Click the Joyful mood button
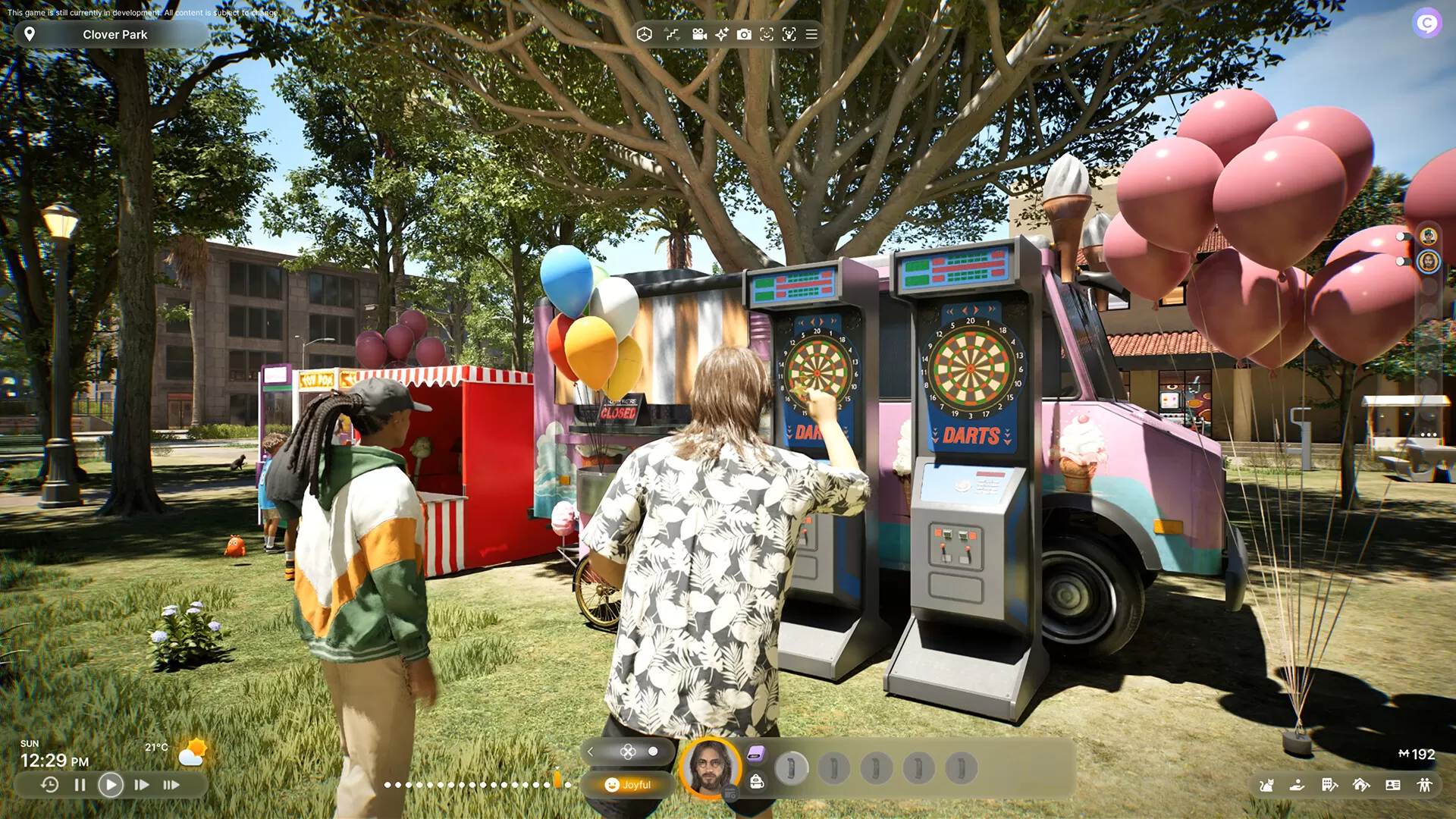 628,785
